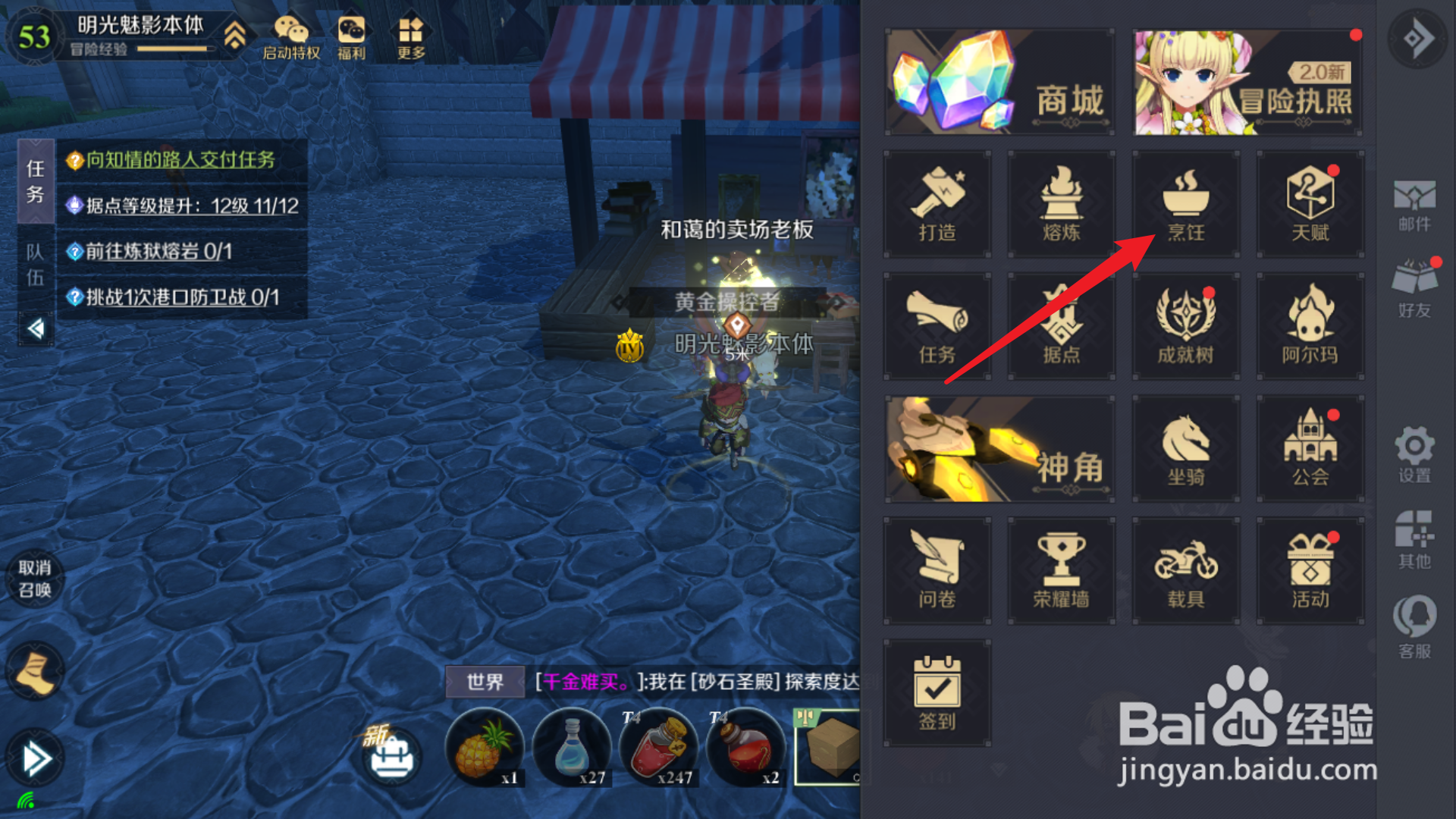The height and width of the screenshot is (819, 1456).
Task: Open the 公会 guild interface
Action: point(1310,447)
